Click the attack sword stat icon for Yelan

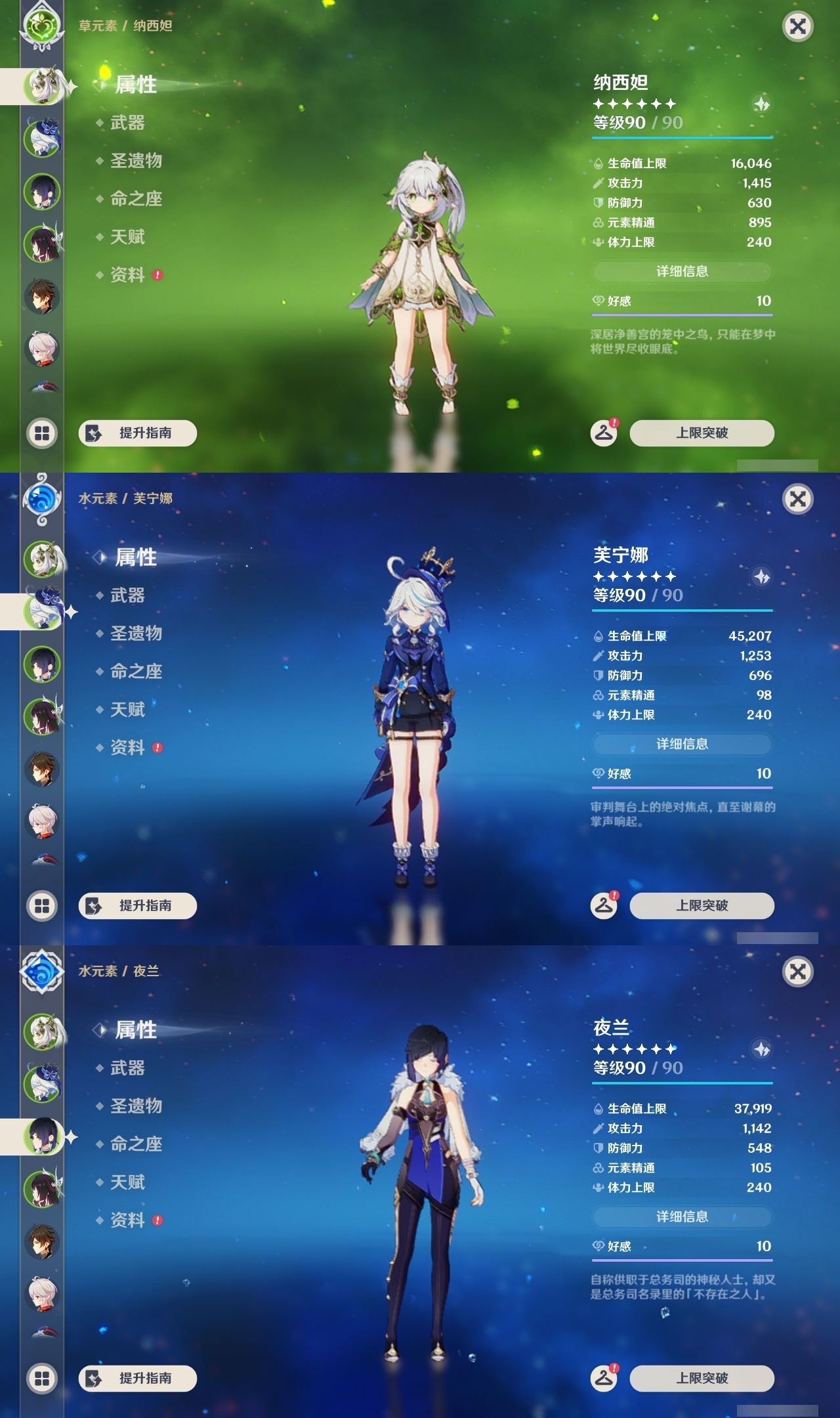598,1129
